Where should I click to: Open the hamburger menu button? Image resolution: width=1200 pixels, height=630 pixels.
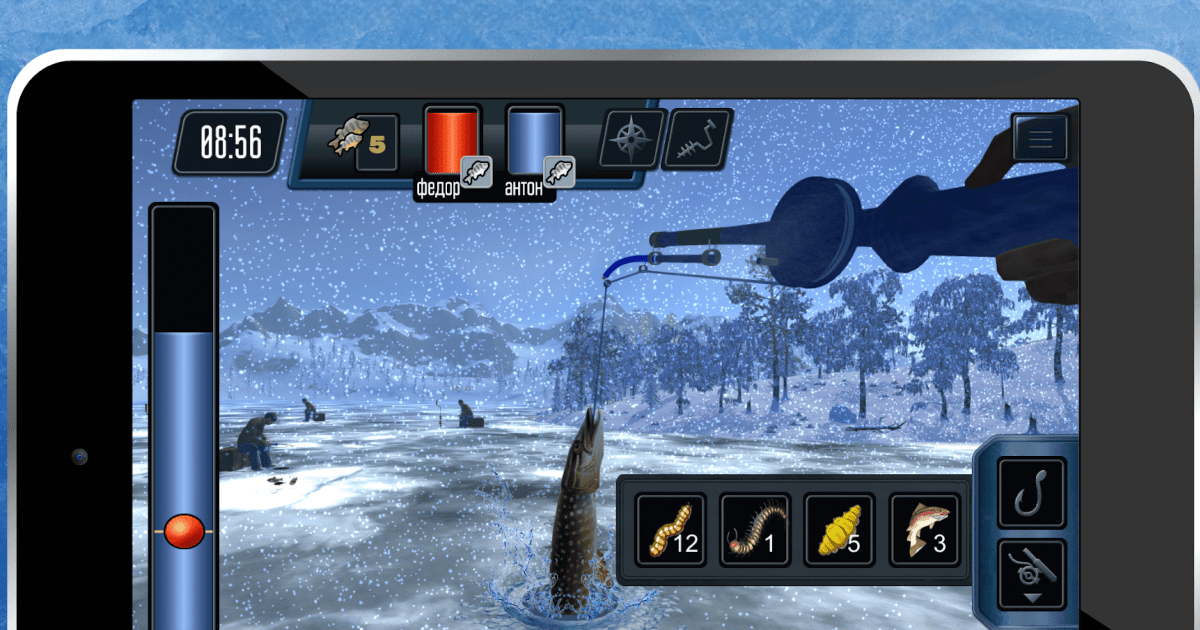pos(1040,138)
